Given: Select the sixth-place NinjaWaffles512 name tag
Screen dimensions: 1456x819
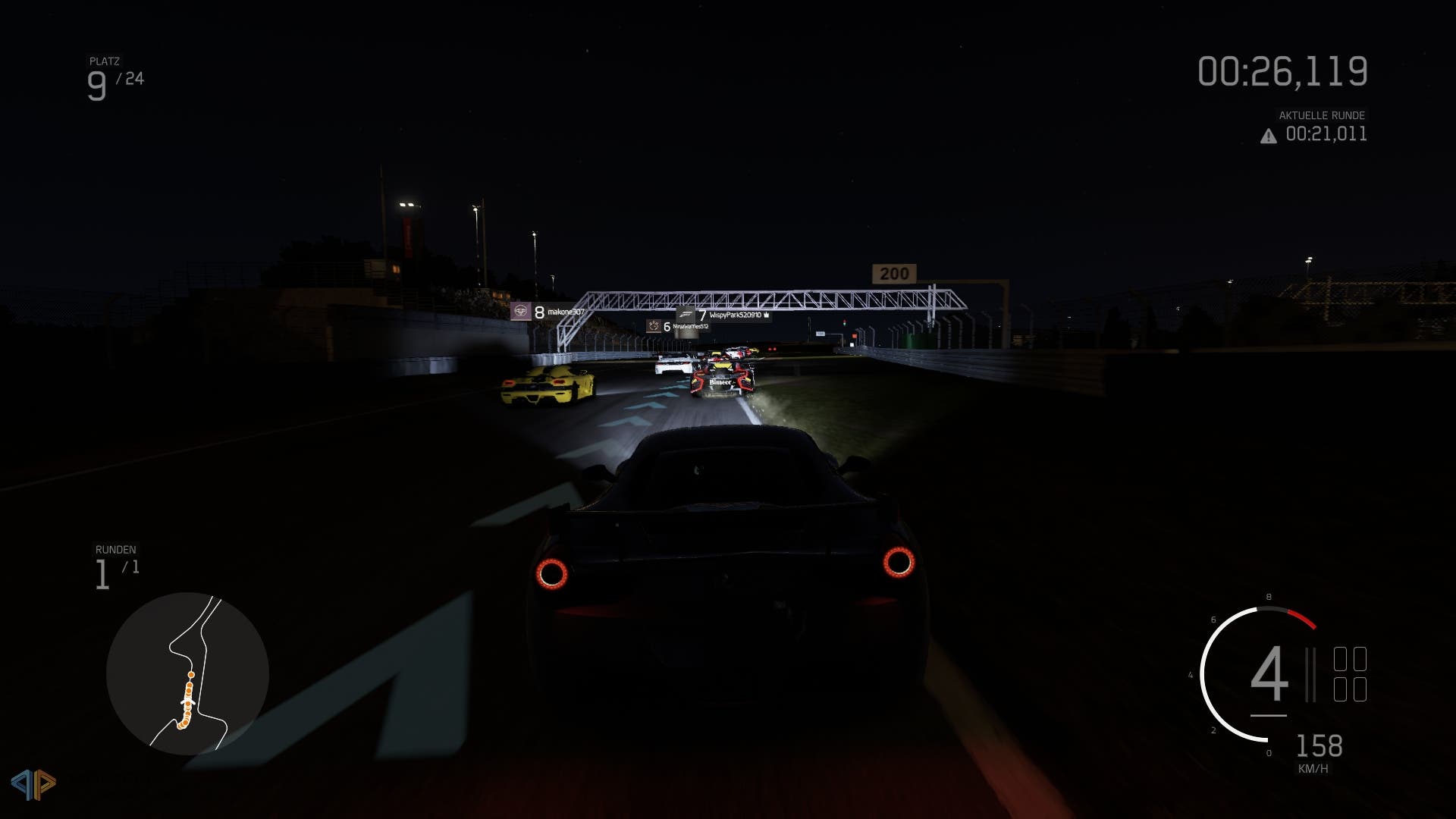Looking at the screenshot, I should click(x=677, y=327).
